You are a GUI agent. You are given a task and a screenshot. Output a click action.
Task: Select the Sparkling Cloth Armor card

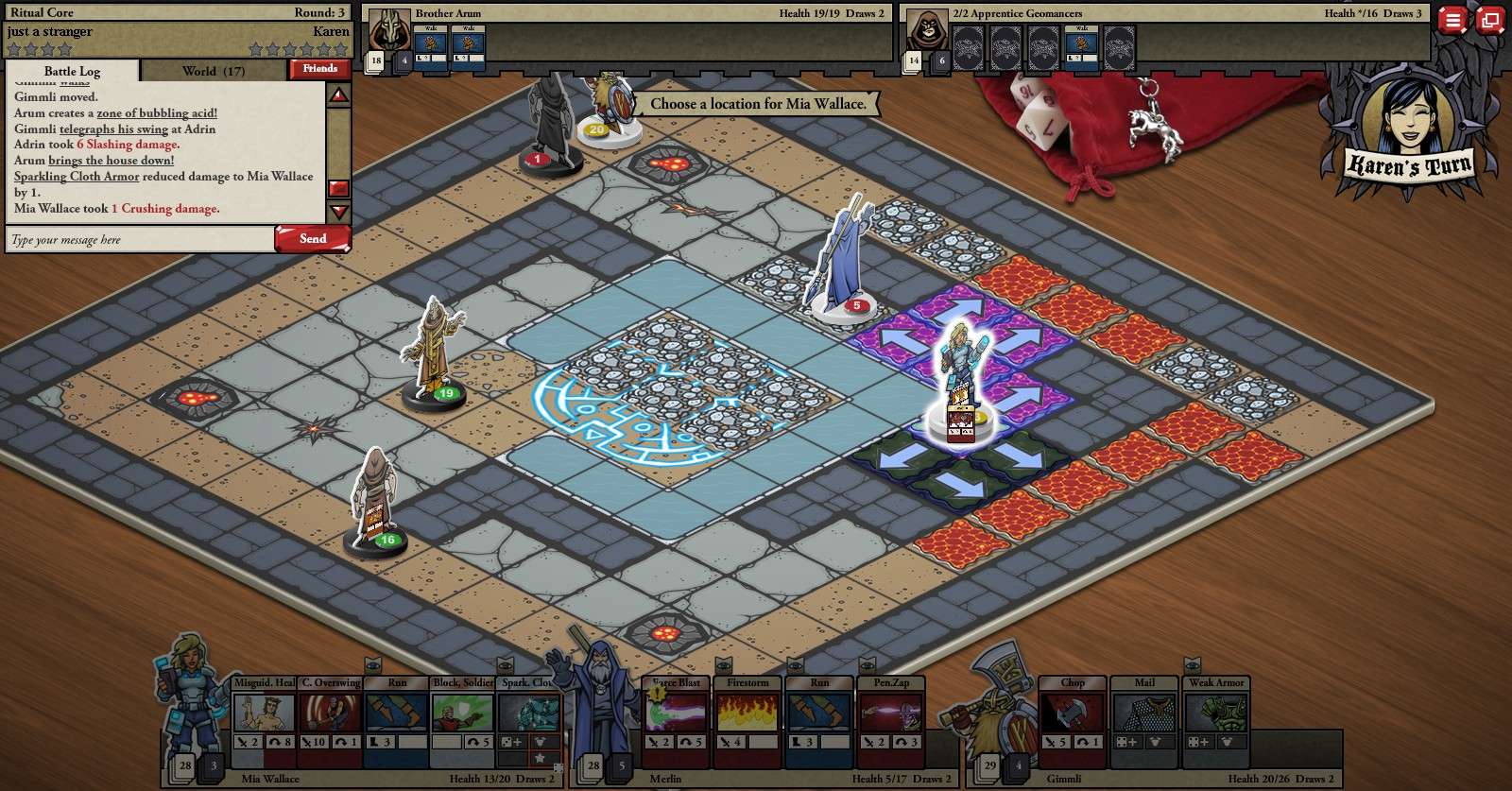529,715
